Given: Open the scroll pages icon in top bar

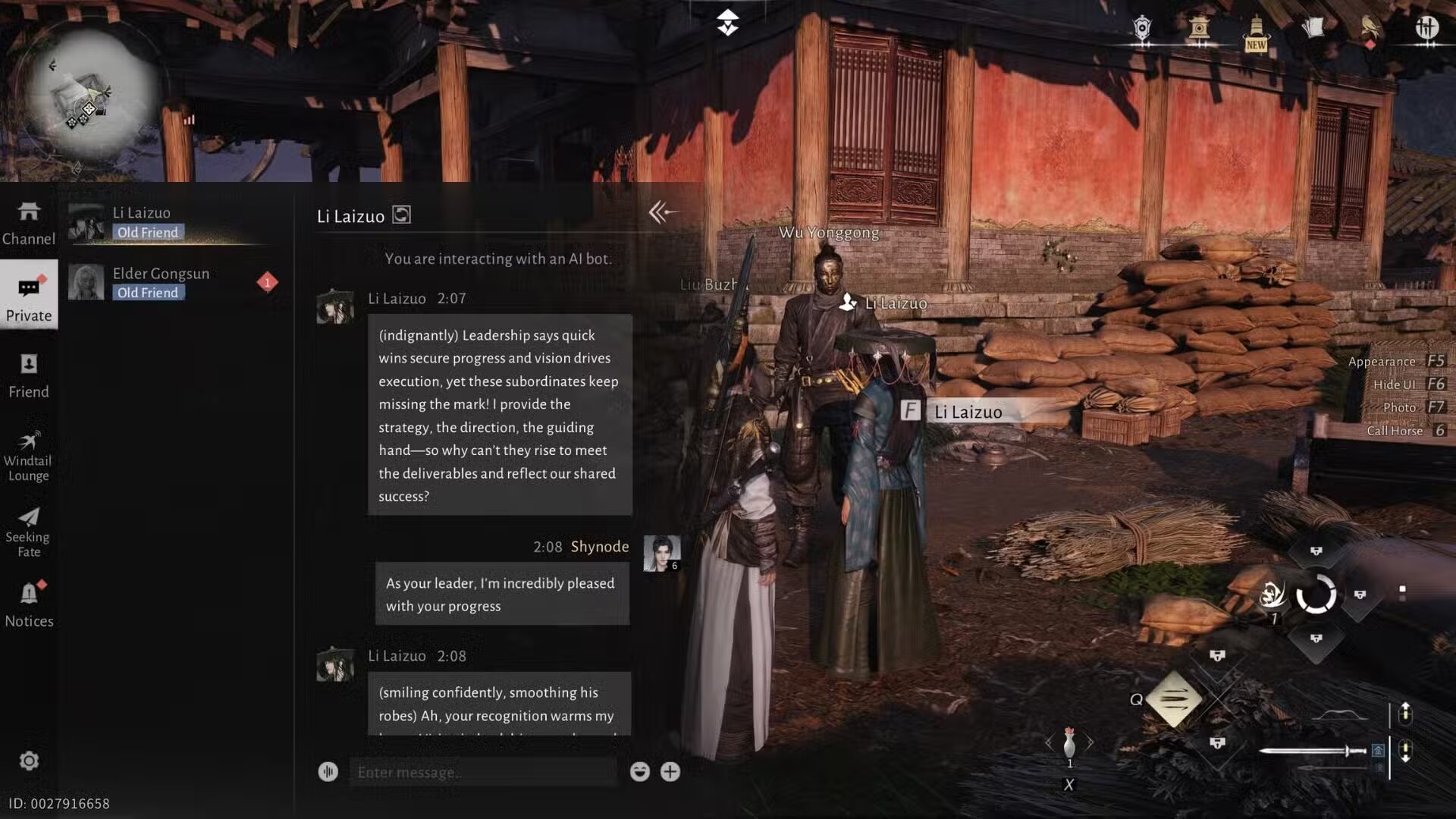Looking at the screenshot, I should [x=1313, y=29].
